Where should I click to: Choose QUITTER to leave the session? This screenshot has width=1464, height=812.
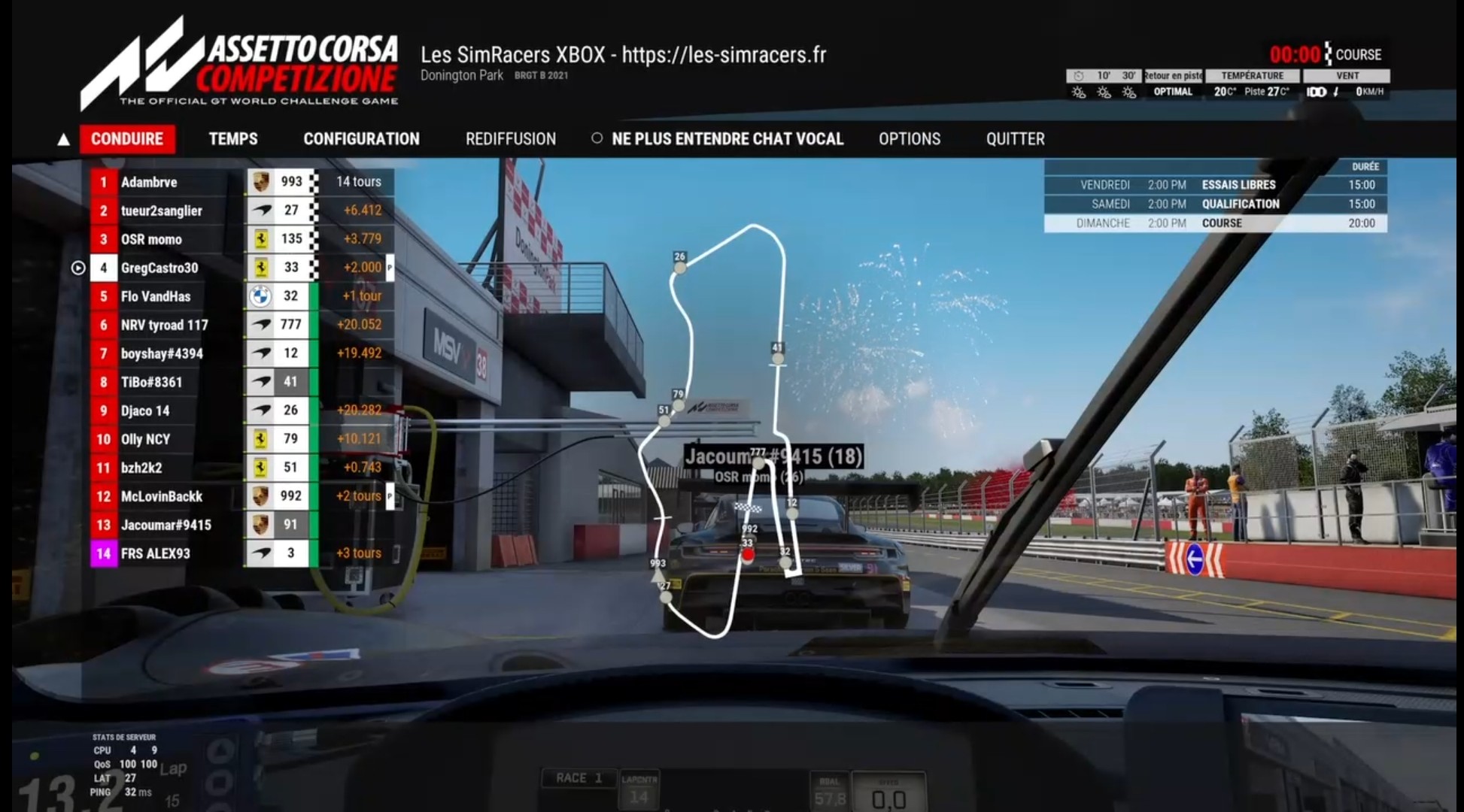(x=1015, y=139)
